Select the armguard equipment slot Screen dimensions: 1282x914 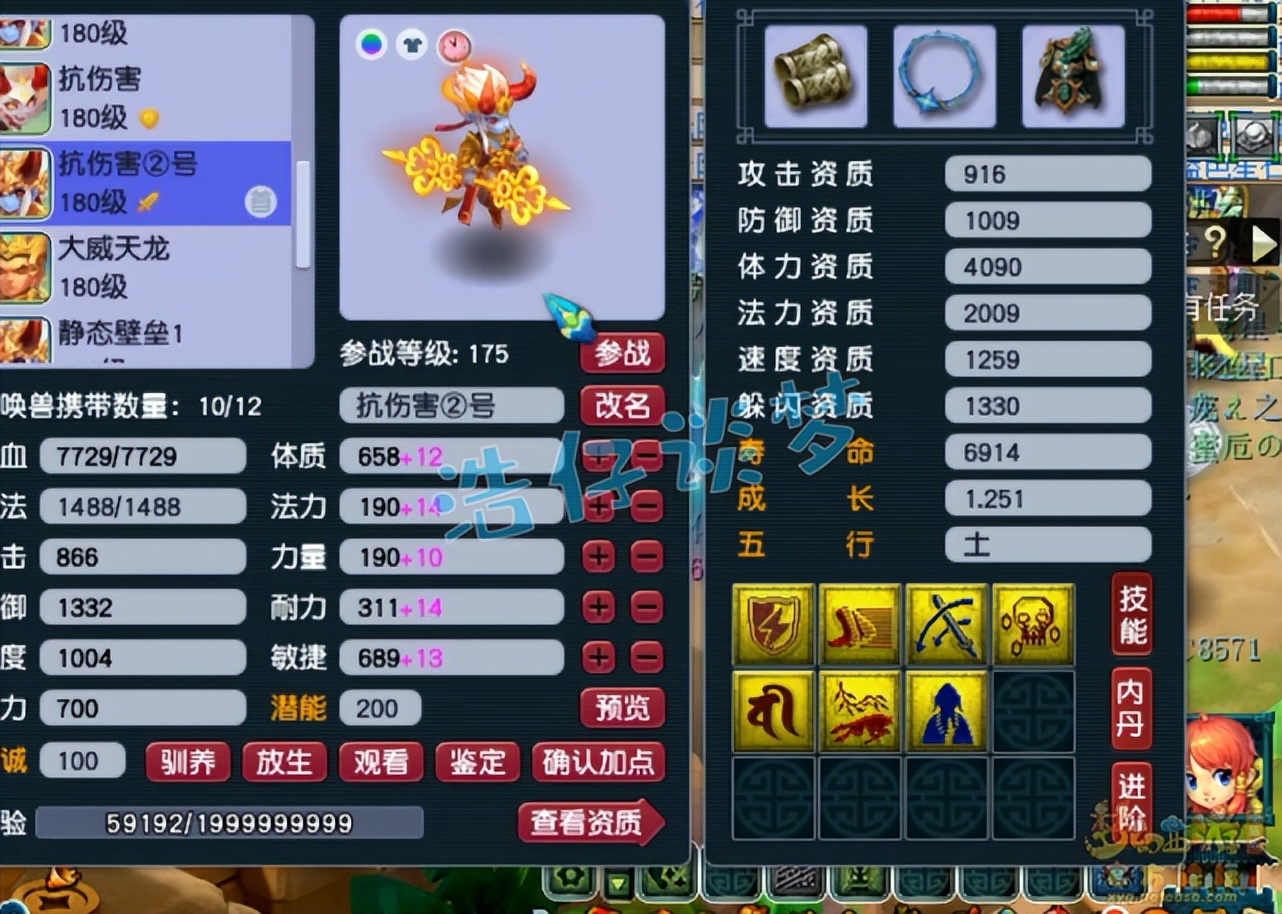tap(814, 76)
